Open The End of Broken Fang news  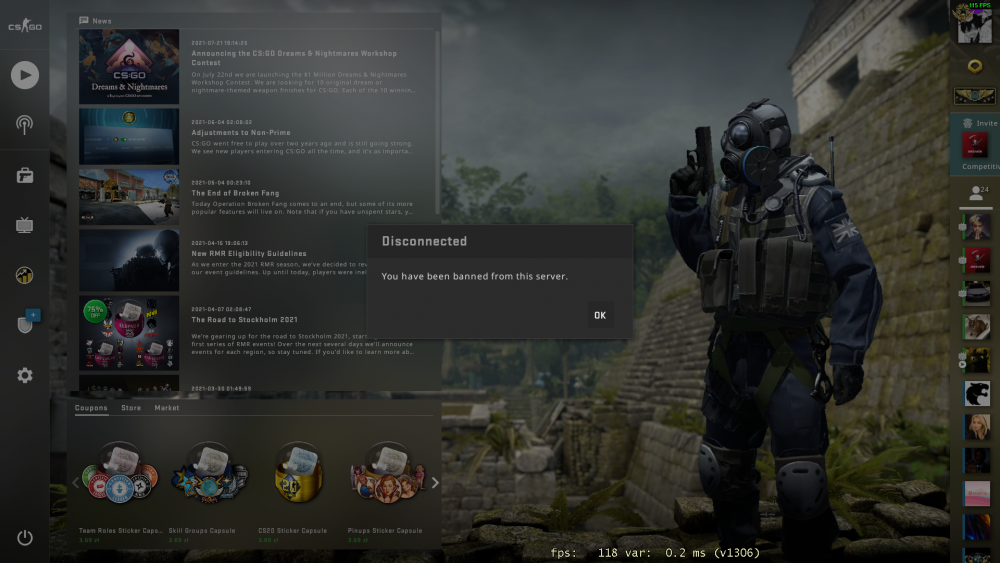(235, 193)
